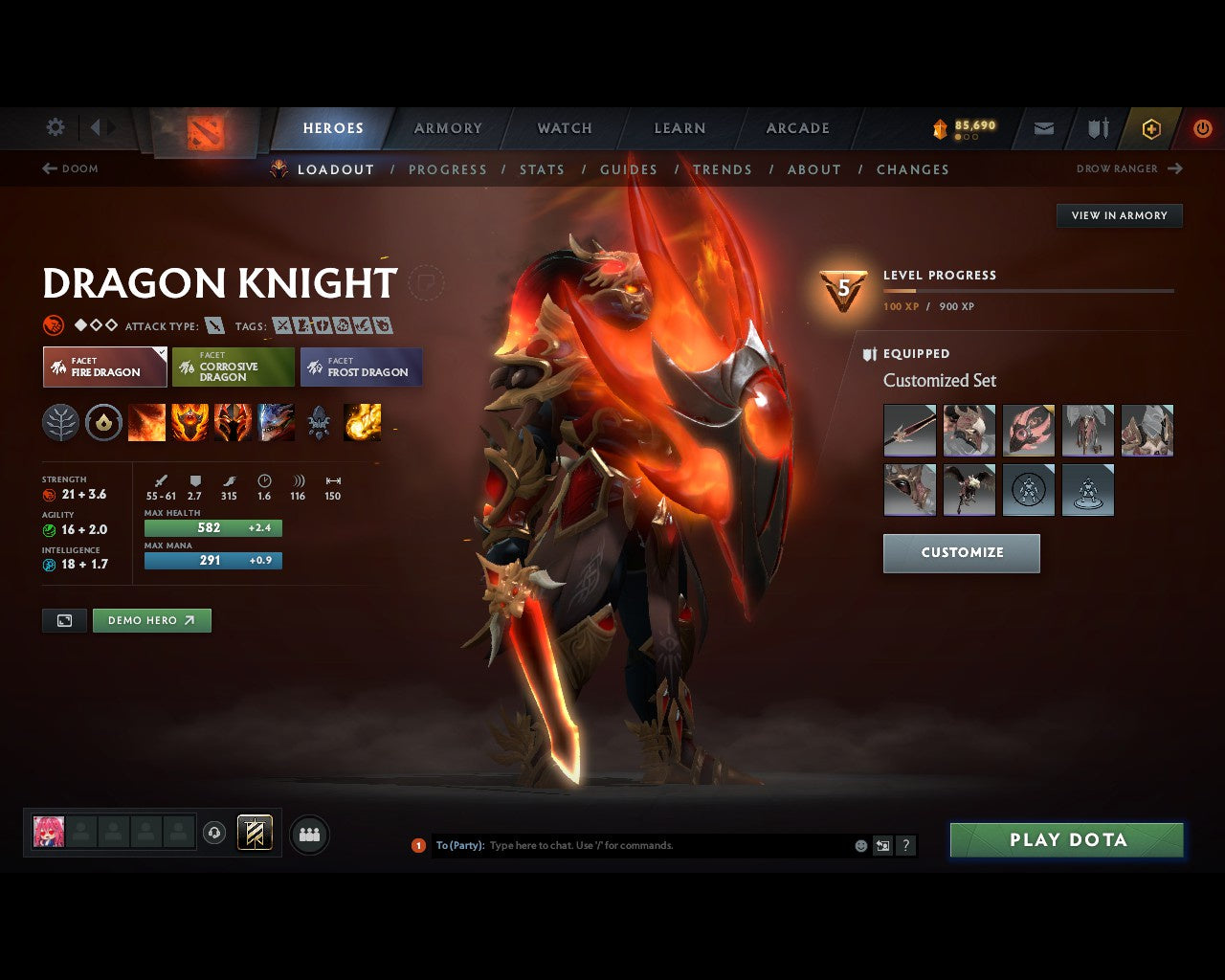Image resolution: width=1225 pixels, height=980 pixels.
Task: Select the Corrosive Dragon facet
Action: click(x=233, y=367)
